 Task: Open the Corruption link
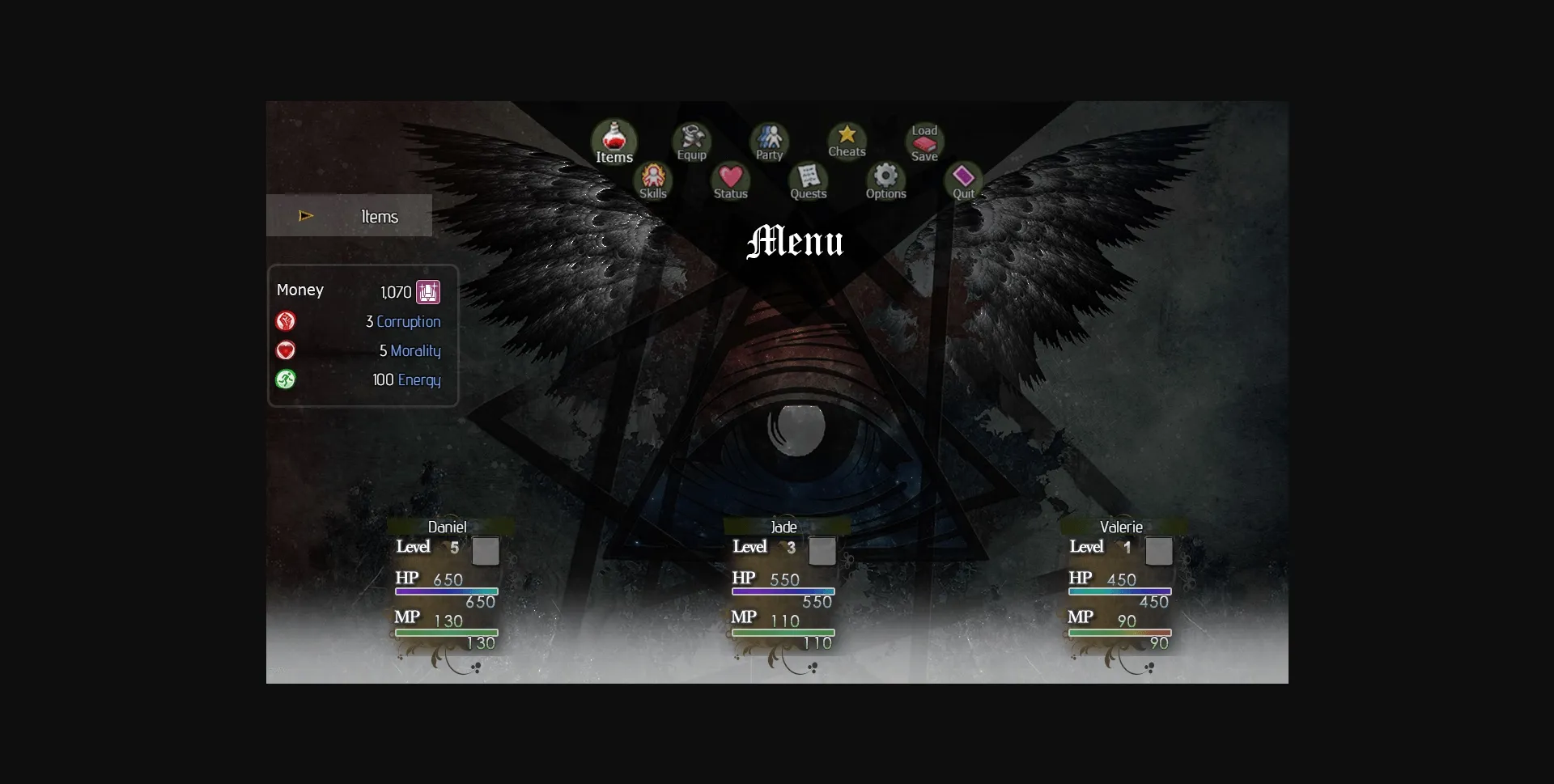pyautogui.click(x=408, y=321)
